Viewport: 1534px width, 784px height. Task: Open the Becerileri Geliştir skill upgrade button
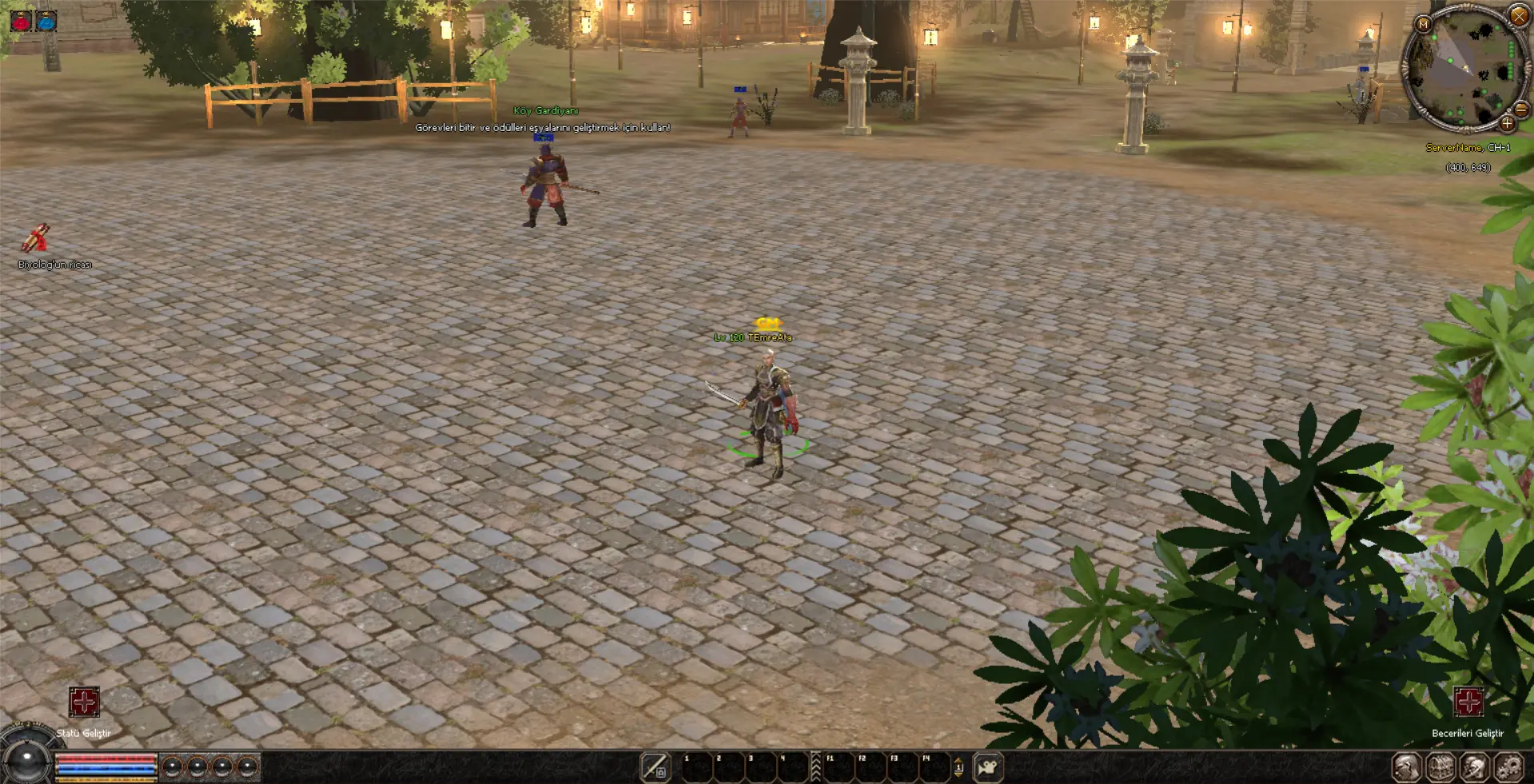click(1468, 702)
